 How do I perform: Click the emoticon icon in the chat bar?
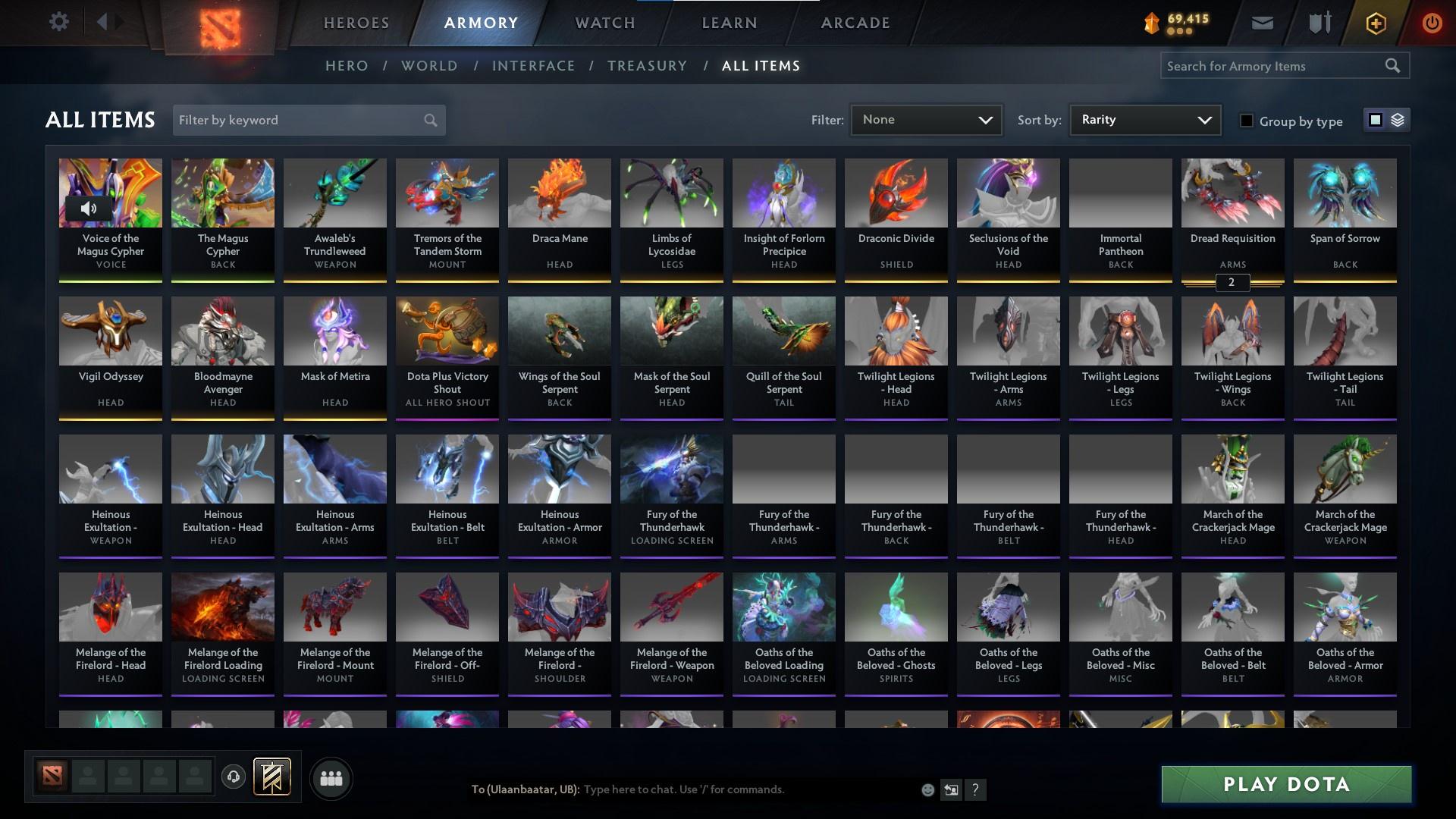[927, 789]
